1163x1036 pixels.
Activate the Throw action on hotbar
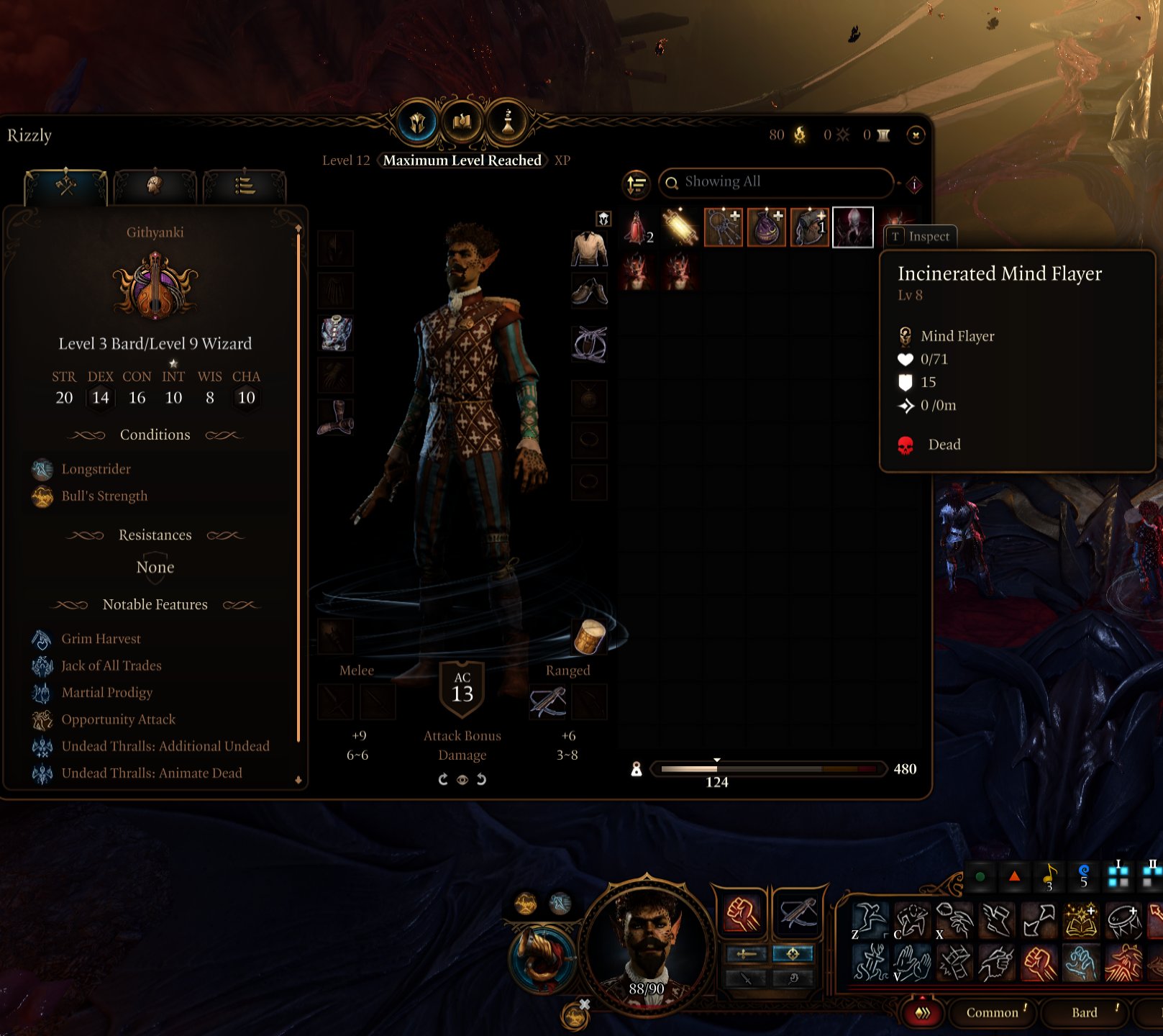click(955, 921)
